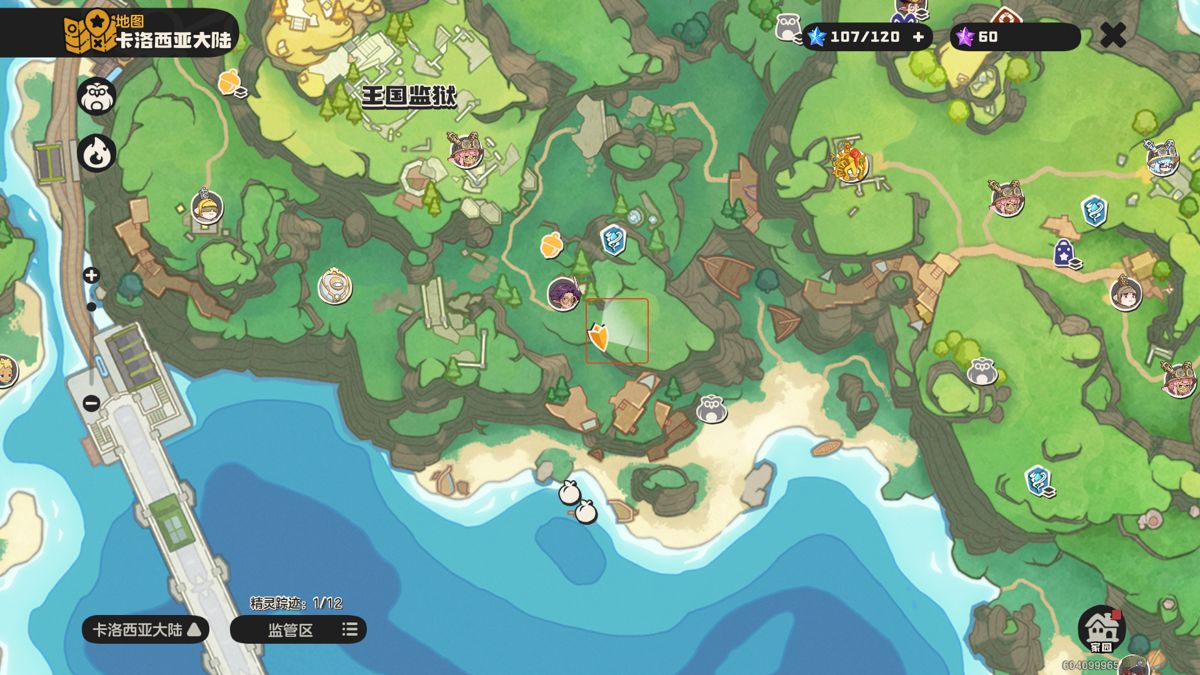Viewport: 1200px width, 675px height.
Task: Add more blue star stamina with plus
Action: (918, 37)
